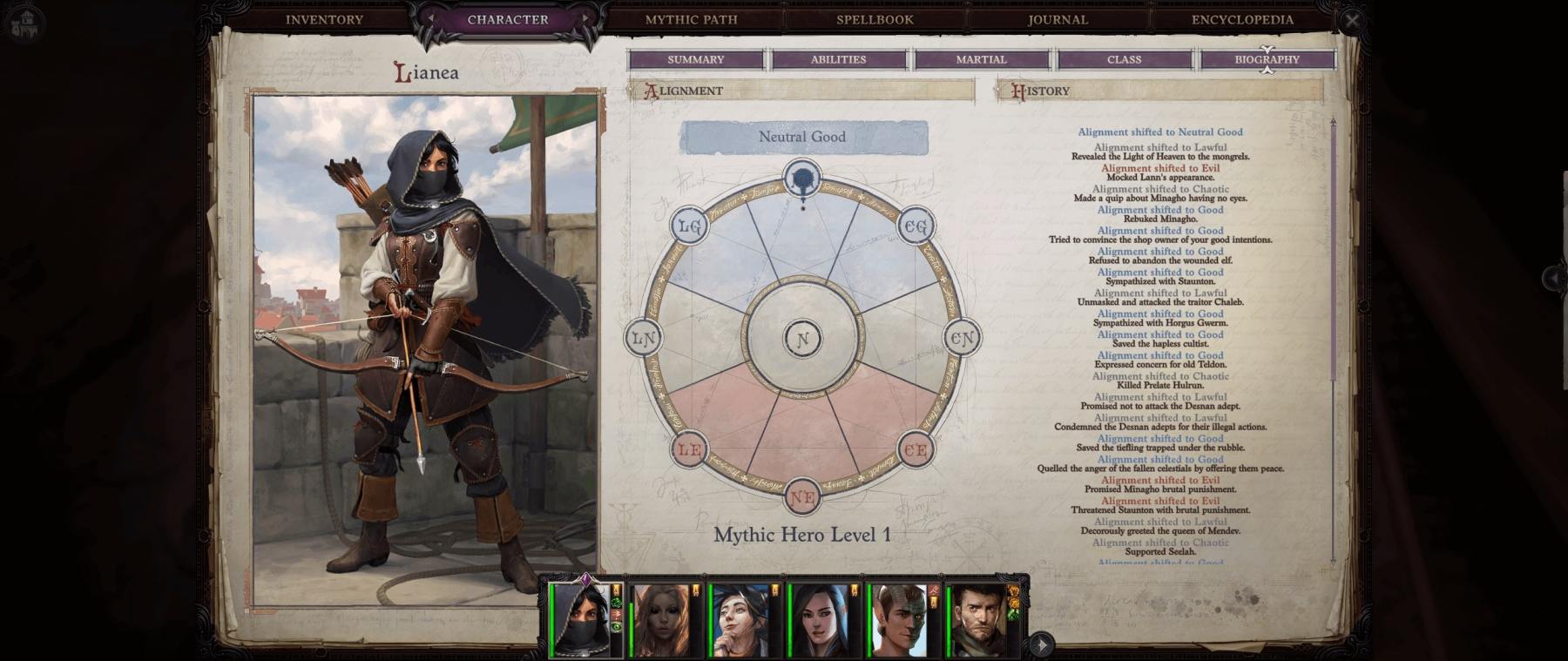
Task: Open the Encyclopedia tab
Action: click(1242, 19)
